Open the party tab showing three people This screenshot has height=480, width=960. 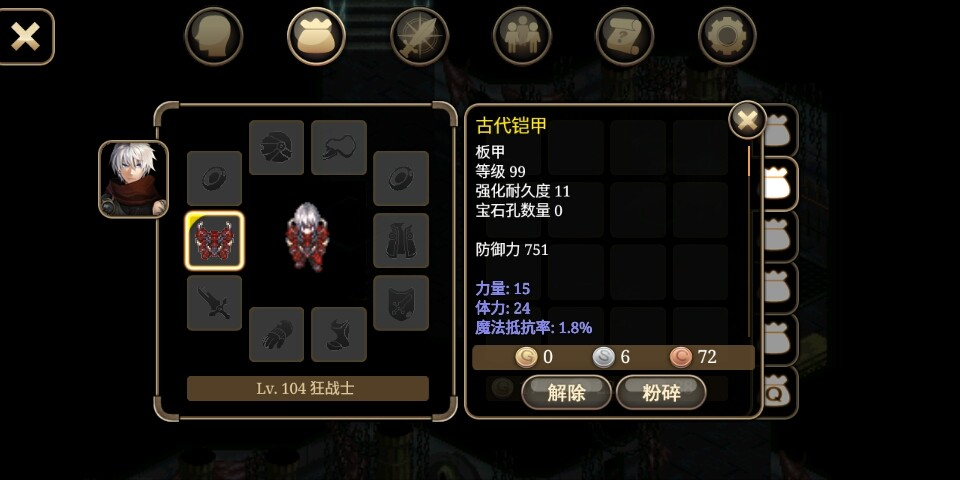522,37
